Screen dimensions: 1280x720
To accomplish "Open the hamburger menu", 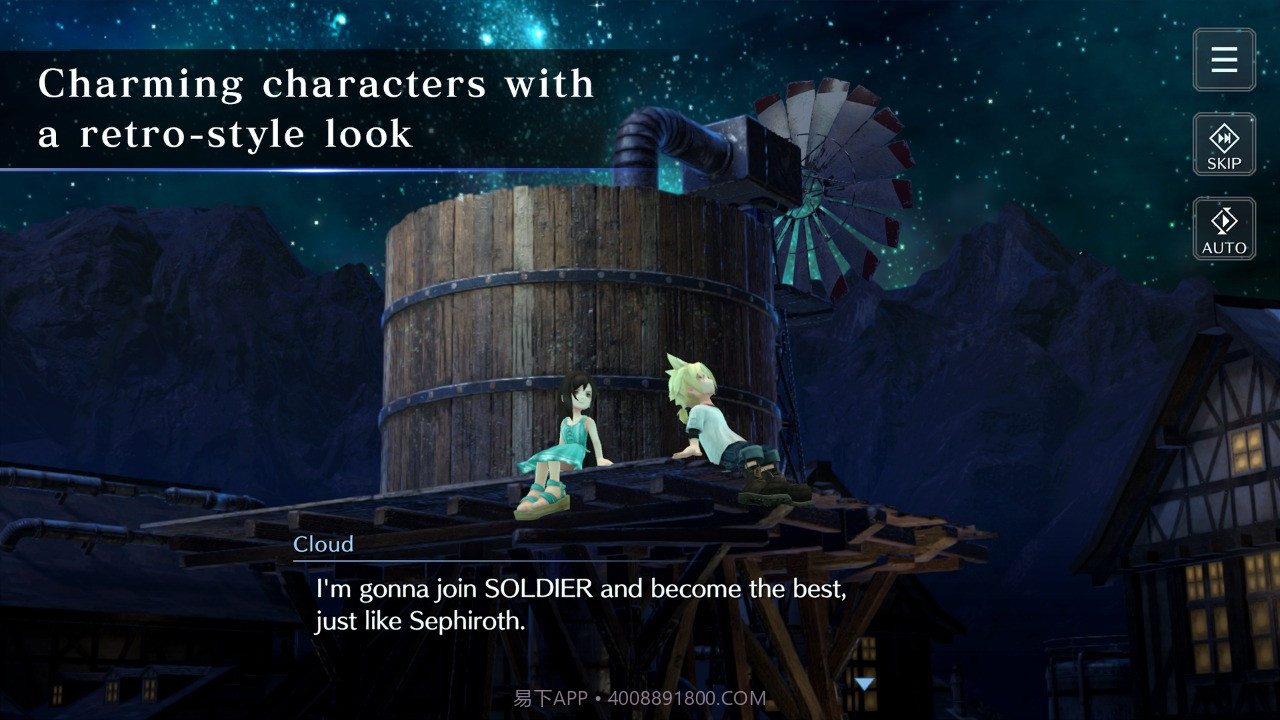I will [1224, 60].
